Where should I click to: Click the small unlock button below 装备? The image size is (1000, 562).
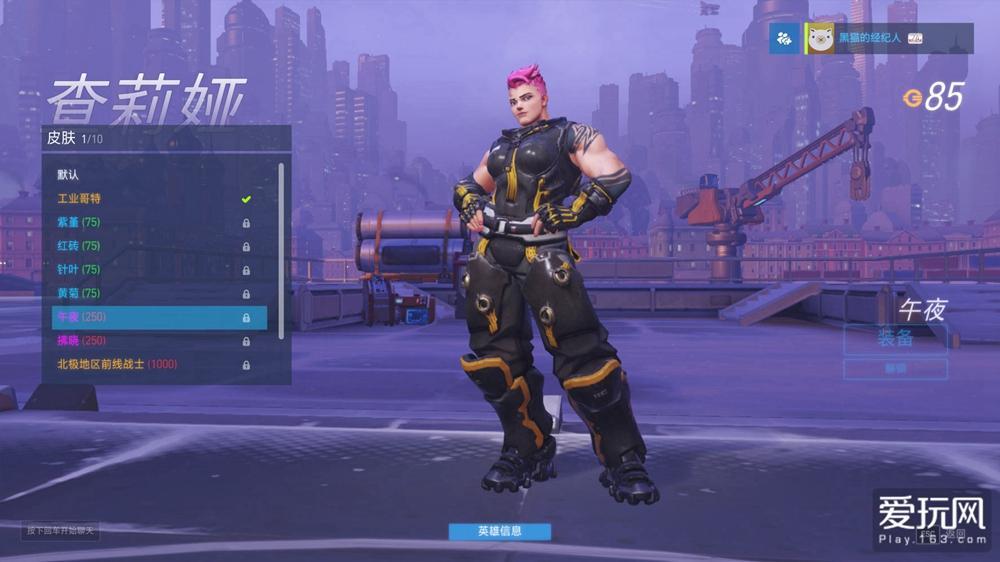pos(895,369)
